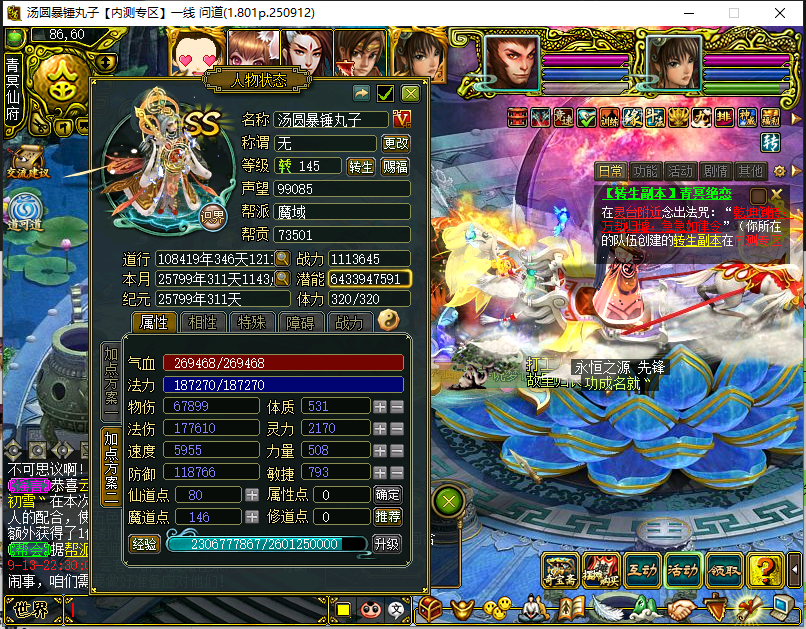Switch quest tracker to 功能 tab

pyautogui.click(x=645, y=171)
